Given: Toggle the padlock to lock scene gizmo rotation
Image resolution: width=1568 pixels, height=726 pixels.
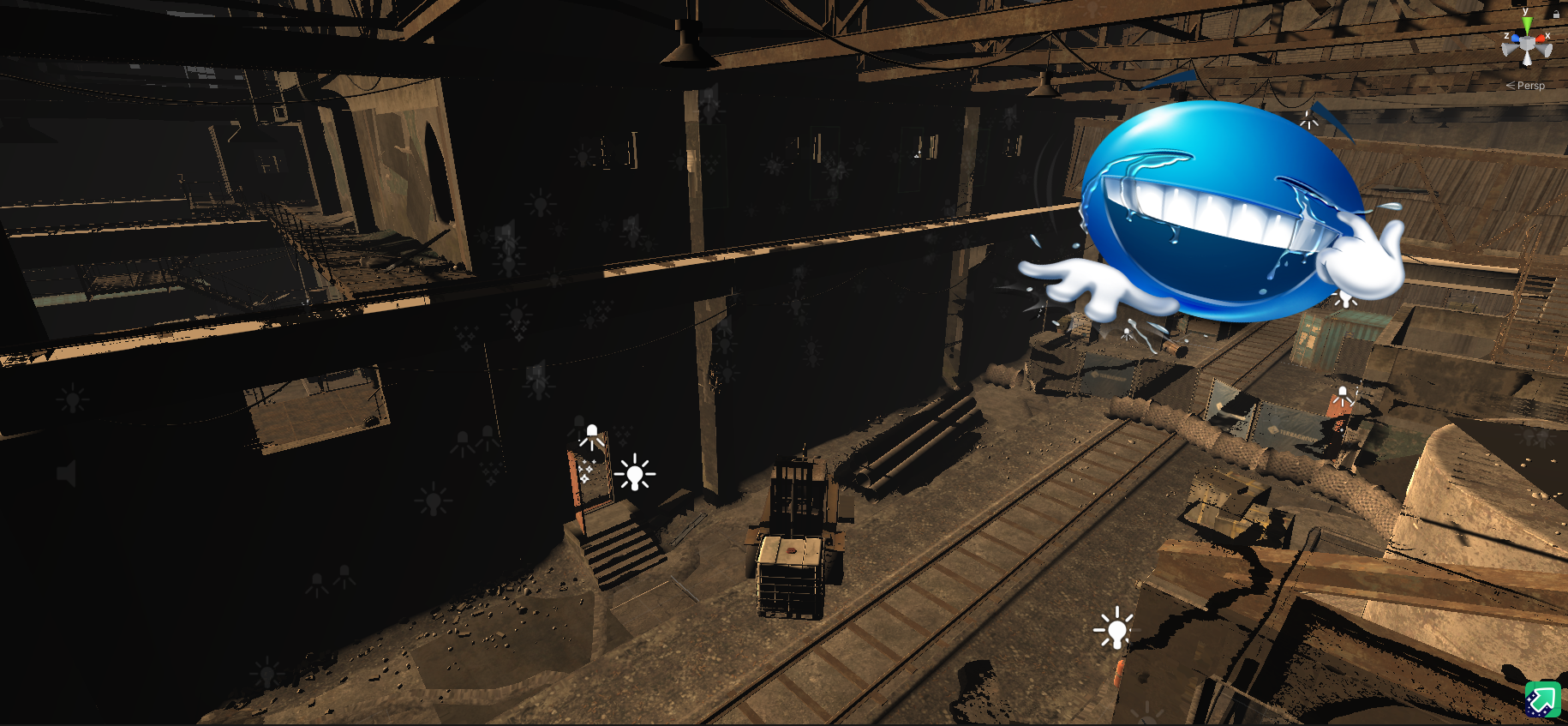Looking at the screenshot, I should 1557,14.
